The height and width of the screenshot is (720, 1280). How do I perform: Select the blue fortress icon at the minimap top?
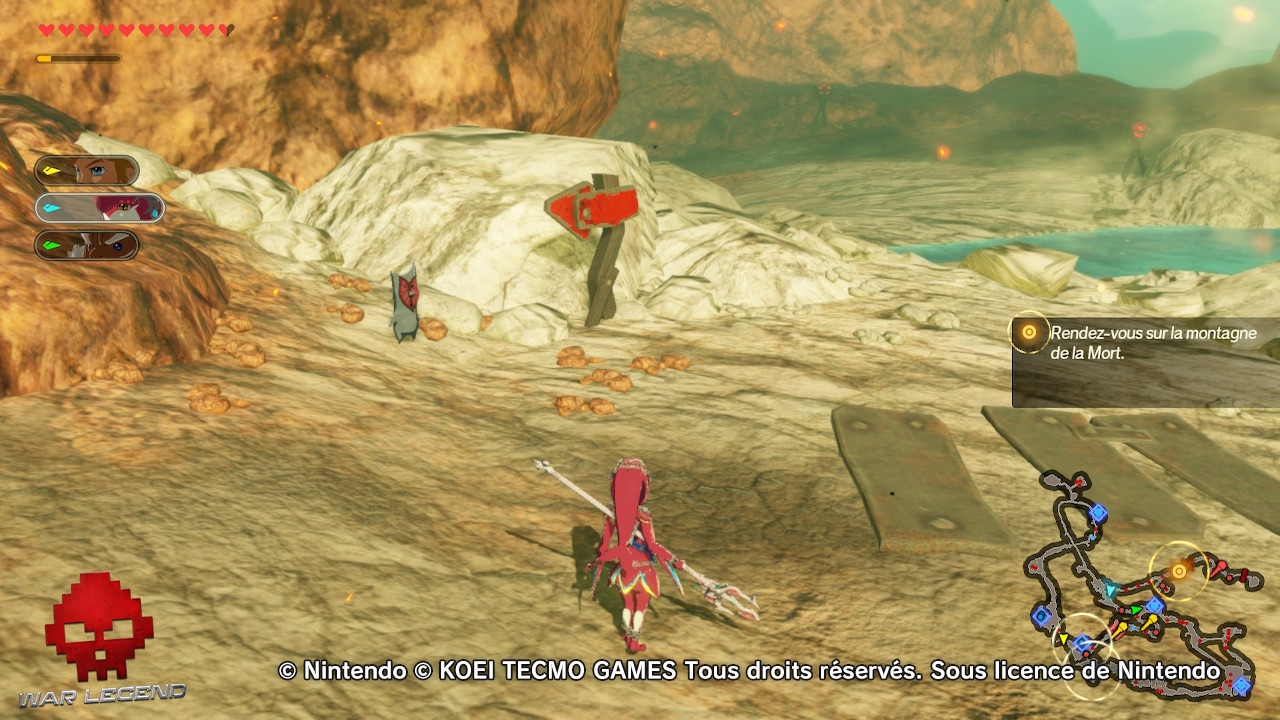(1097, 512)
